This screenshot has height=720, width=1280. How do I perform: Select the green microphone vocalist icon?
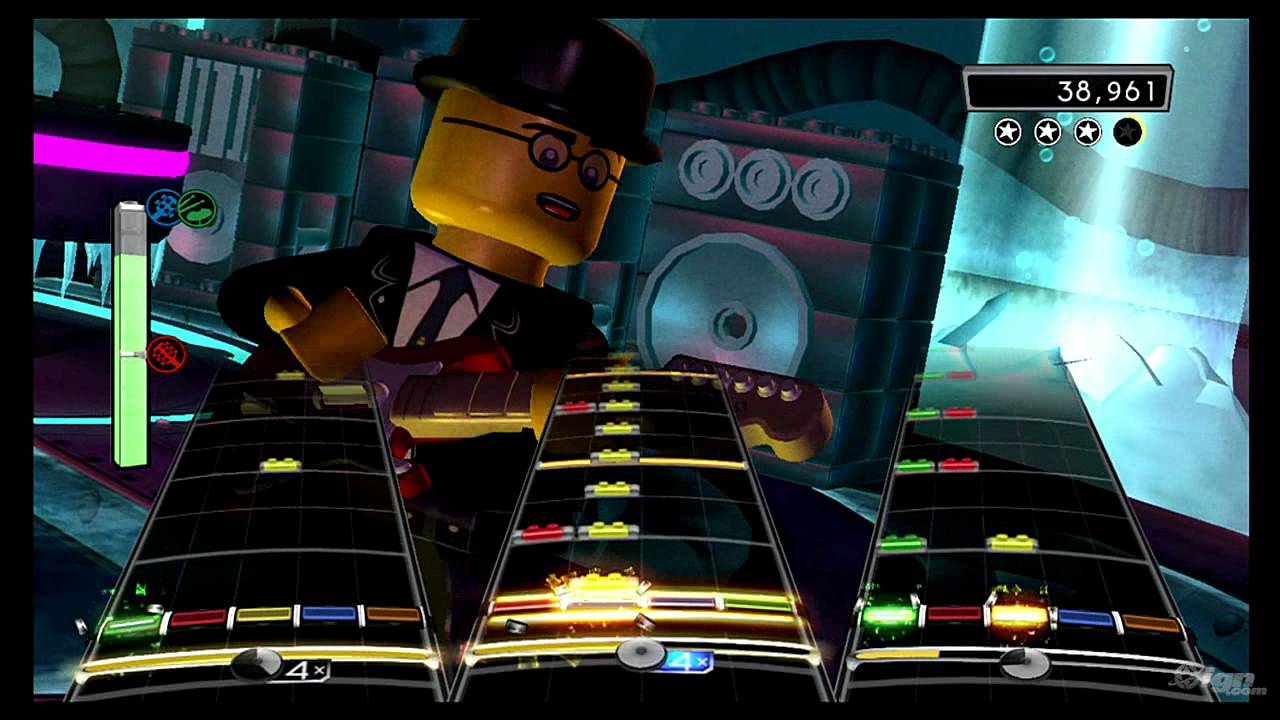[198, 207]
